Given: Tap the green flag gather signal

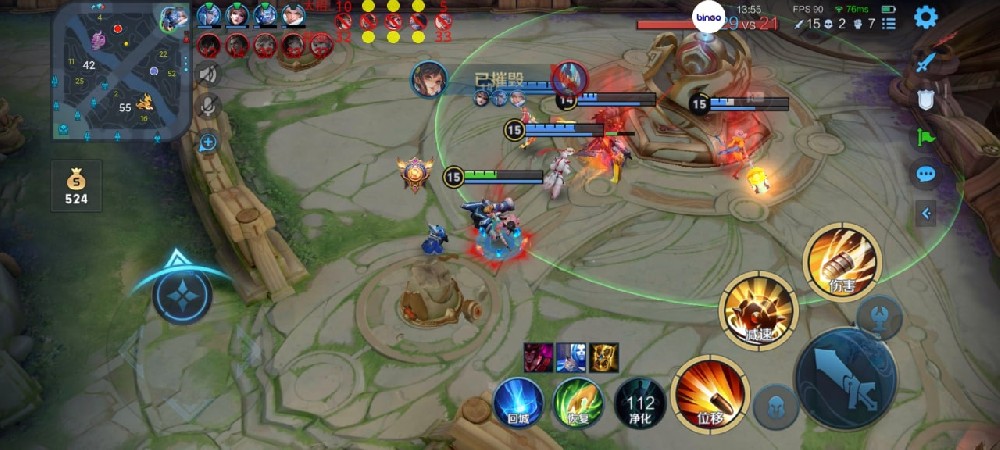Looking at the screenshot, I should pyautogui.click(x=926, y=137).
